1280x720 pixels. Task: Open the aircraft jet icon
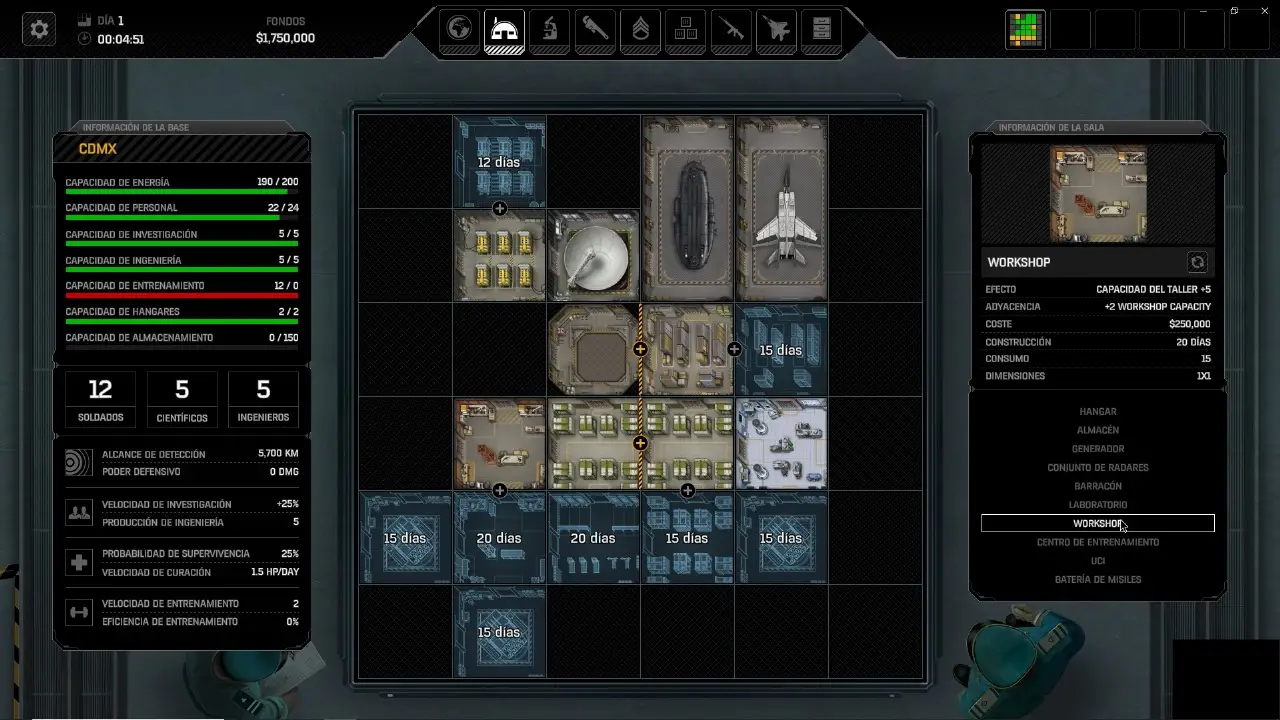tap(776, 30)
